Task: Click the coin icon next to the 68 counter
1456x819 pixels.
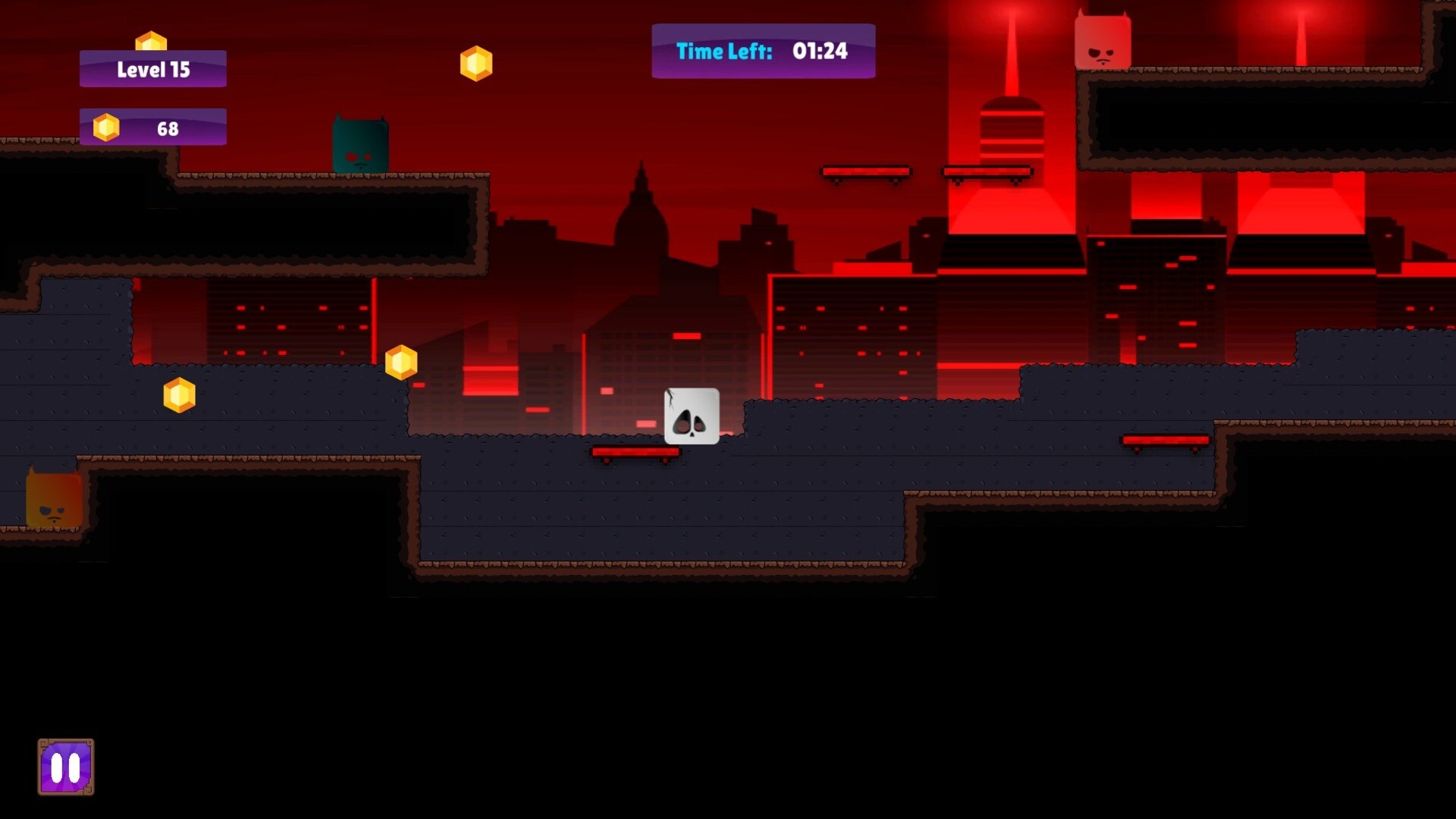Action: [106, 127]
